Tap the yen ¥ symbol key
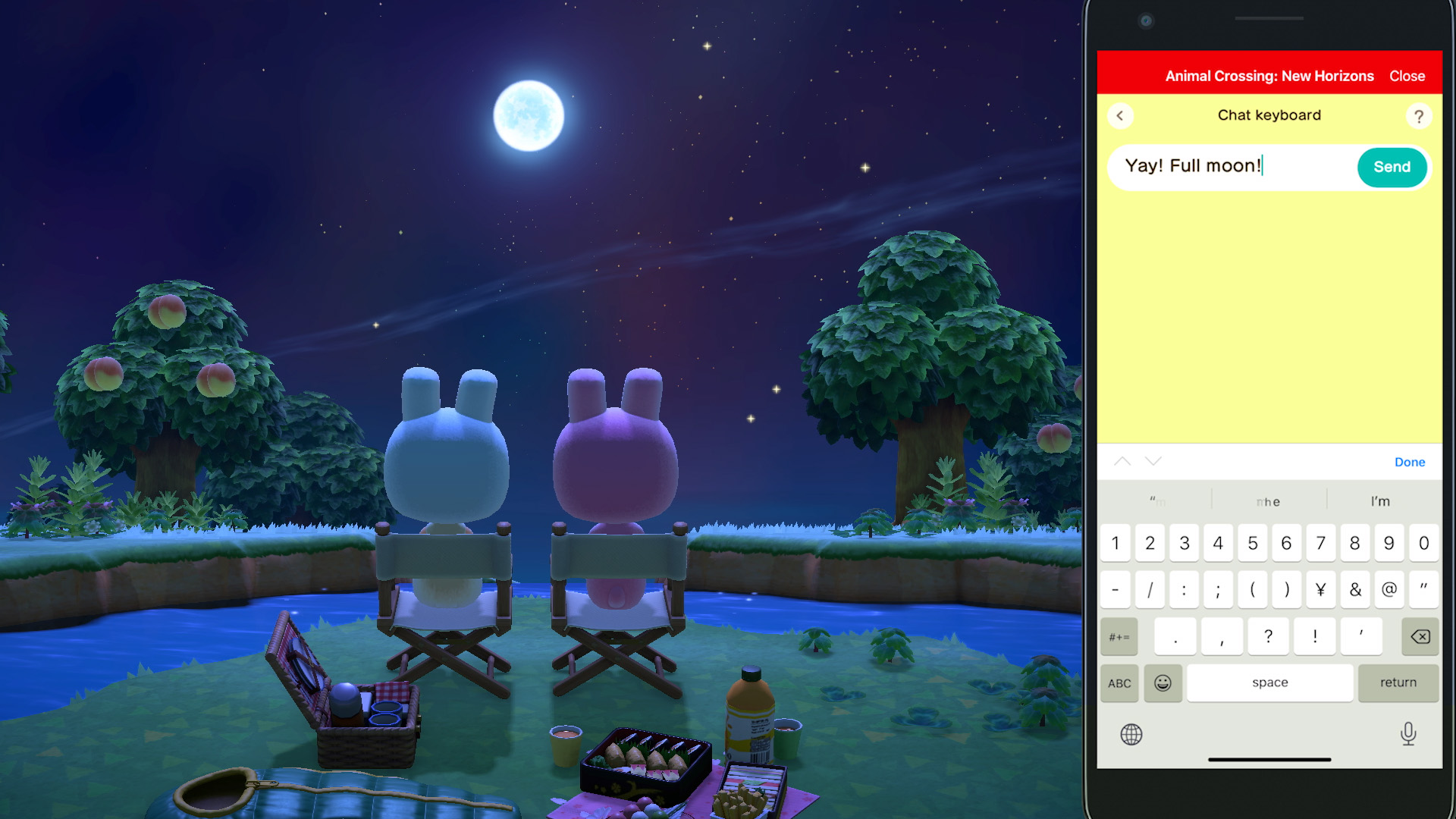 pyautogui.click(x=1321, y=590)
